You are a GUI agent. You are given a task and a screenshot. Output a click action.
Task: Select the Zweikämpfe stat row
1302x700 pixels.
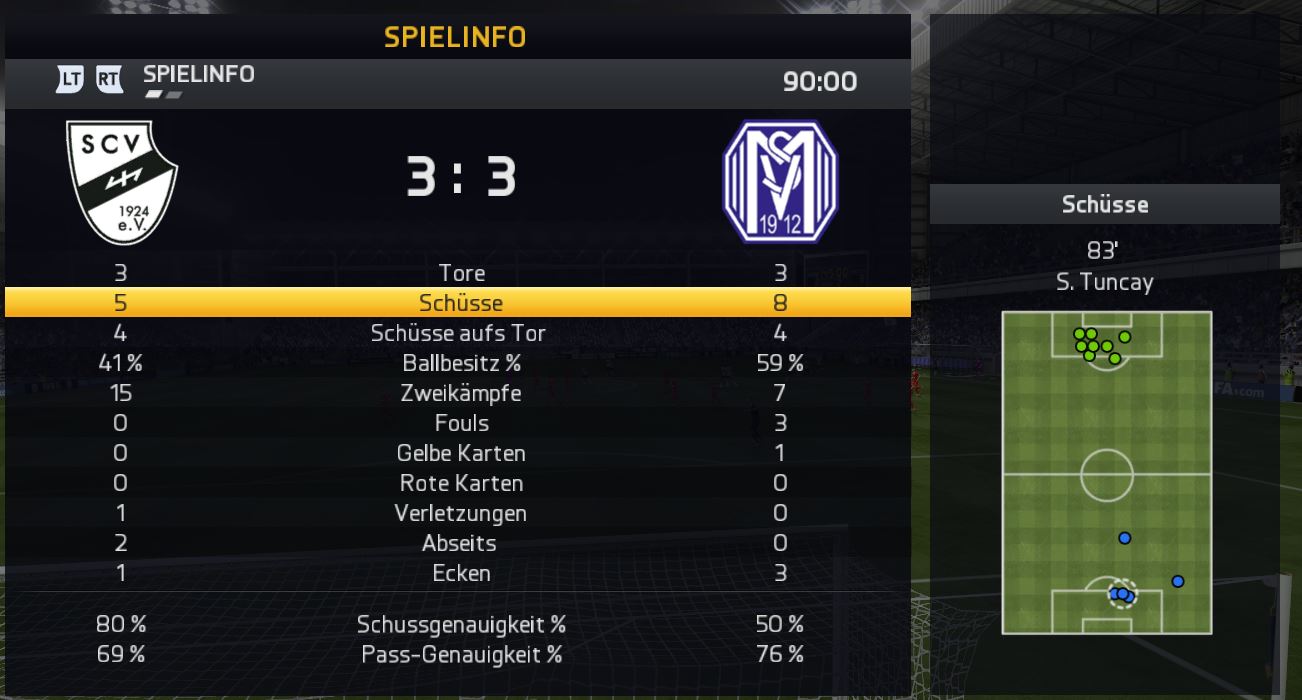[x=461, y=393]
